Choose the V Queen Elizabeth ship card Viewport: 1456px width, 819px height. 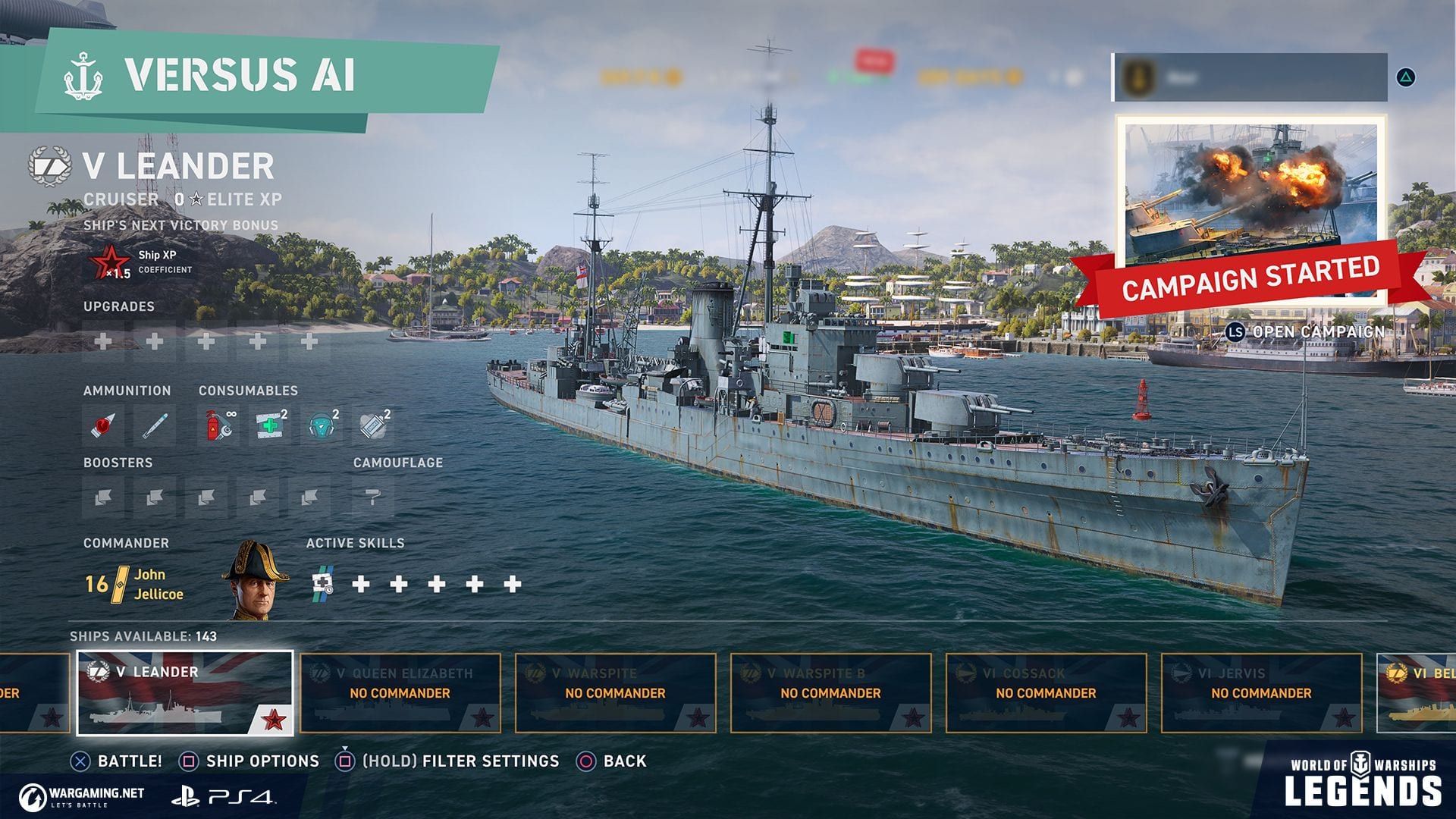coord(400,693)
